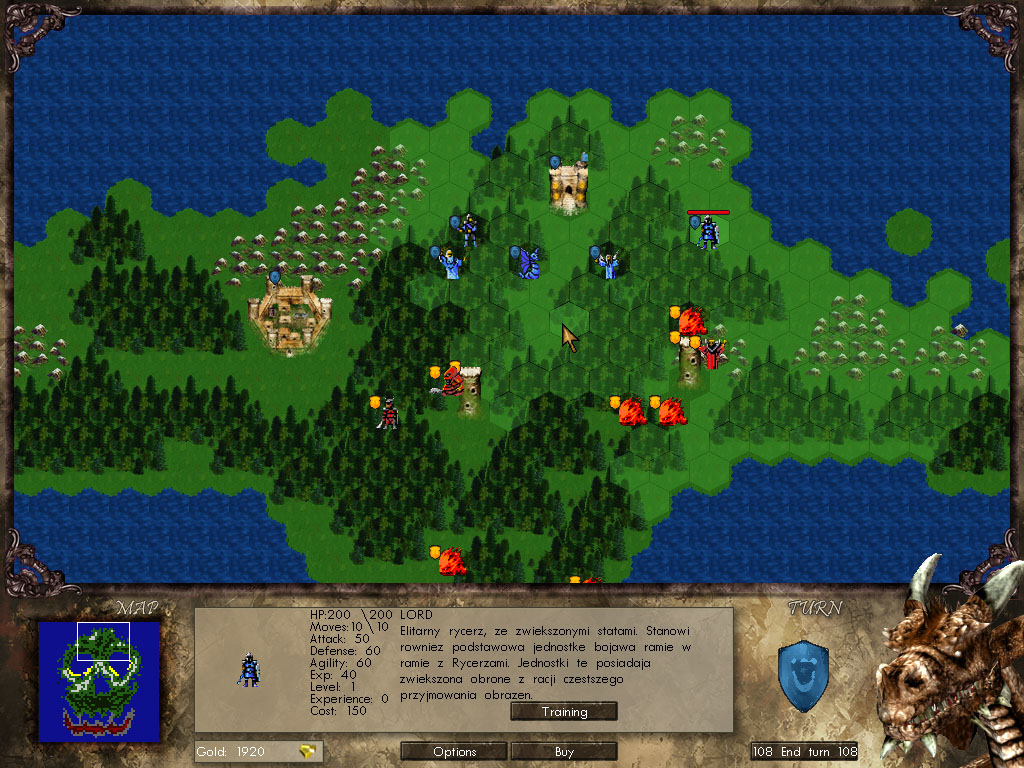Click the world minimap

(99, 681)
